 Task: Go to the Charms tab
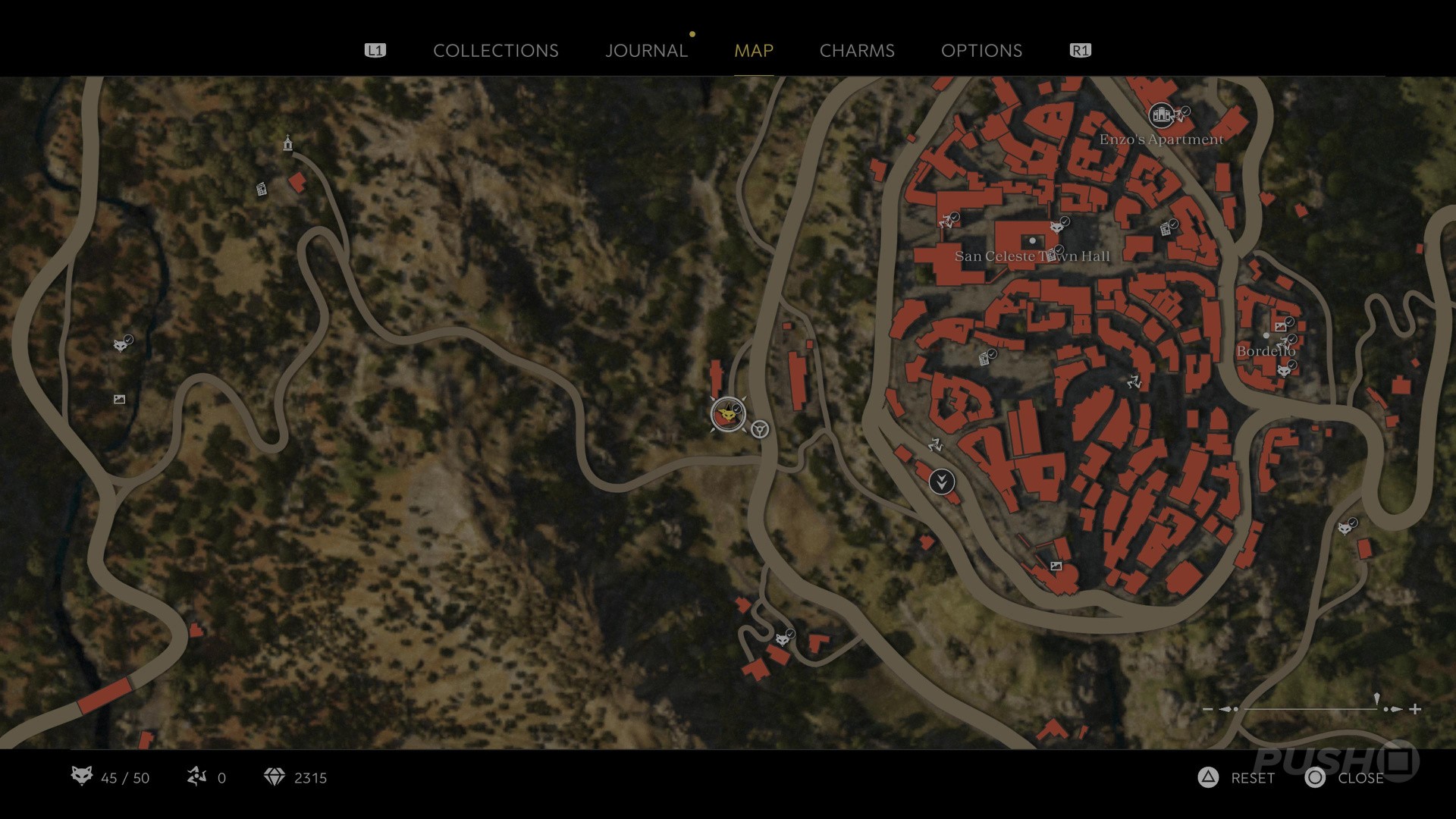(857, 51)
